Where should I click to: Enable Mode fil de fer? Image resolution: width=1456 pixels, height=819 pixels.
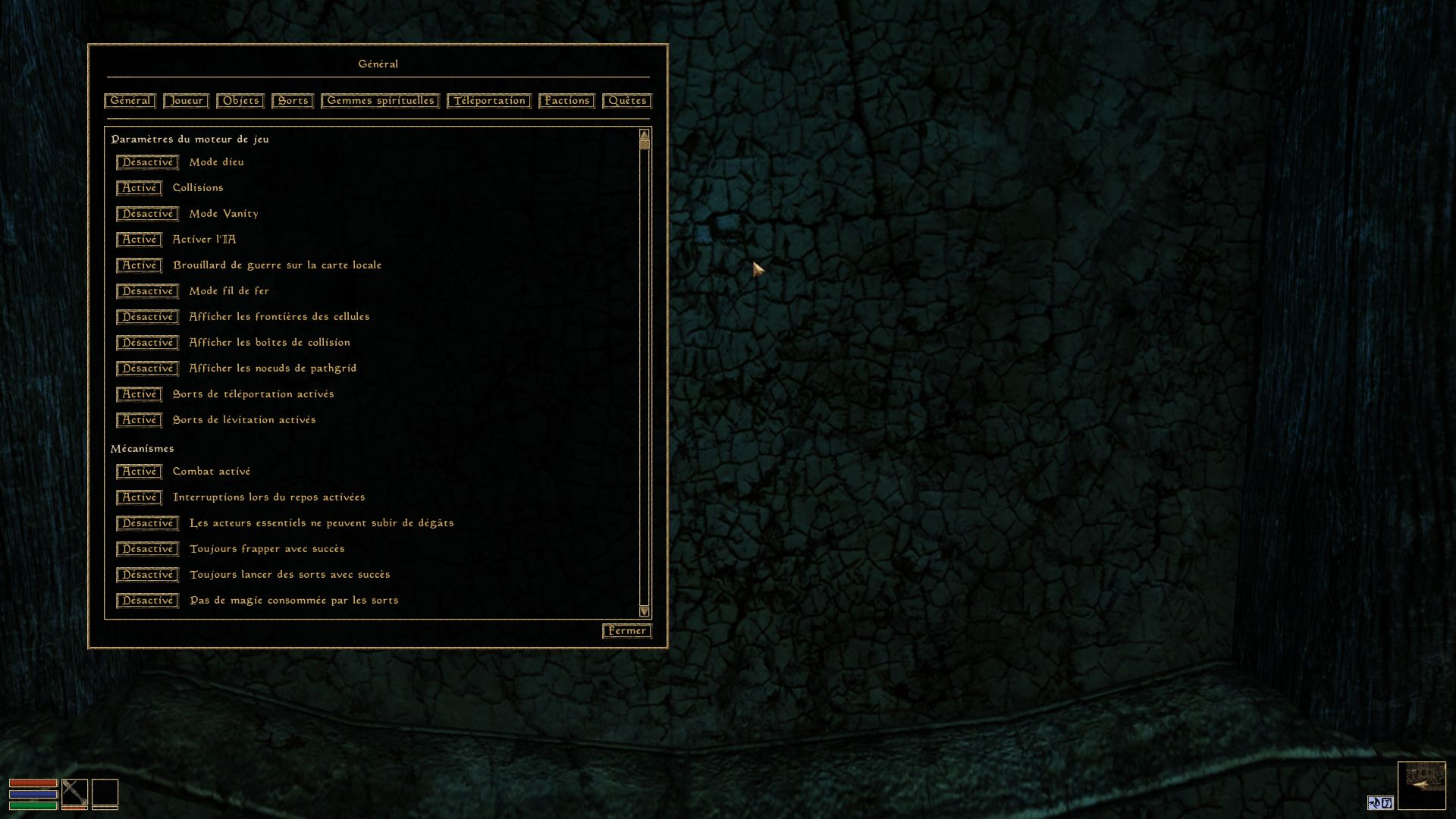point(147,291)
